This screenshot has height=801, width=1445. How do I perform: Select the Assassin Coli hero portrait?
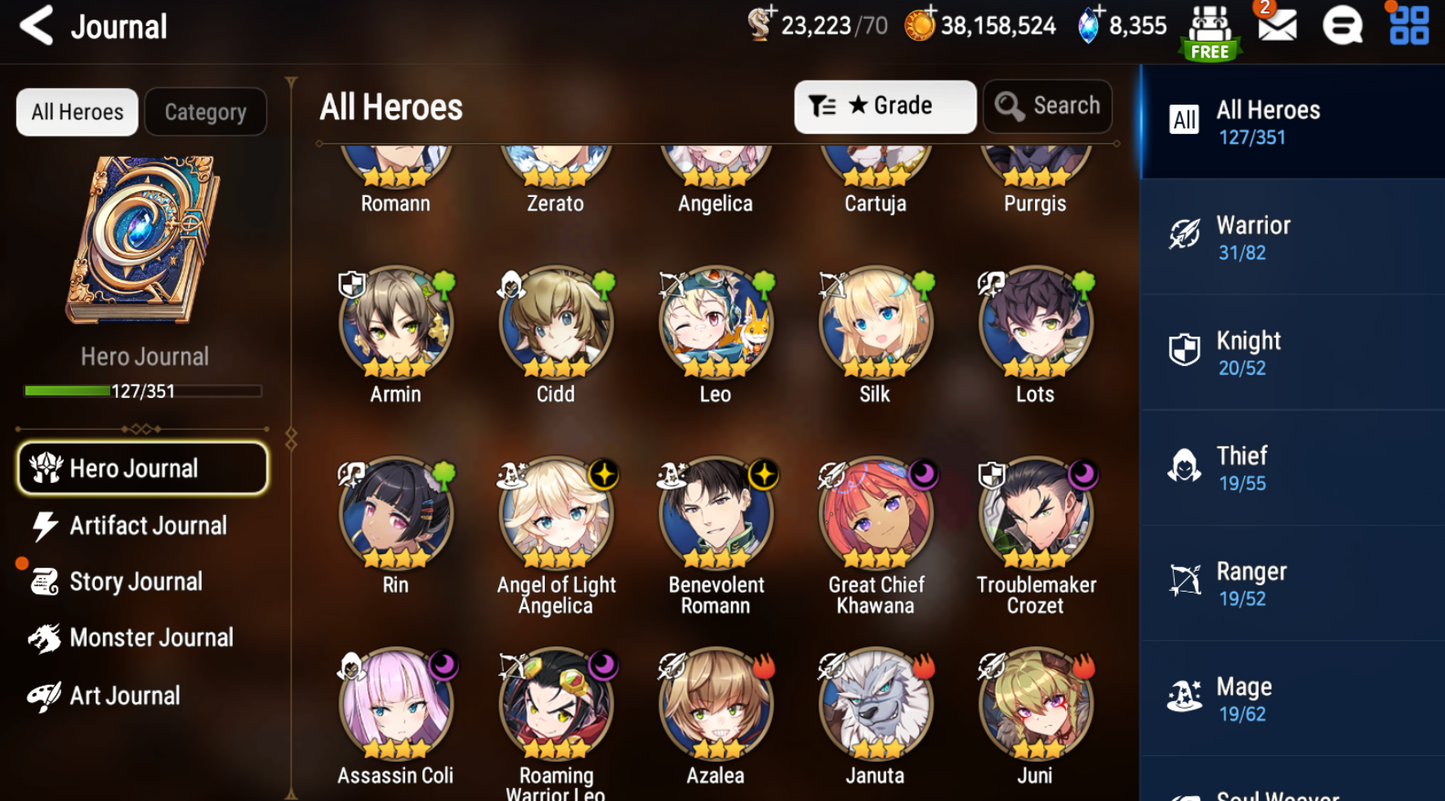pos(395,703)
